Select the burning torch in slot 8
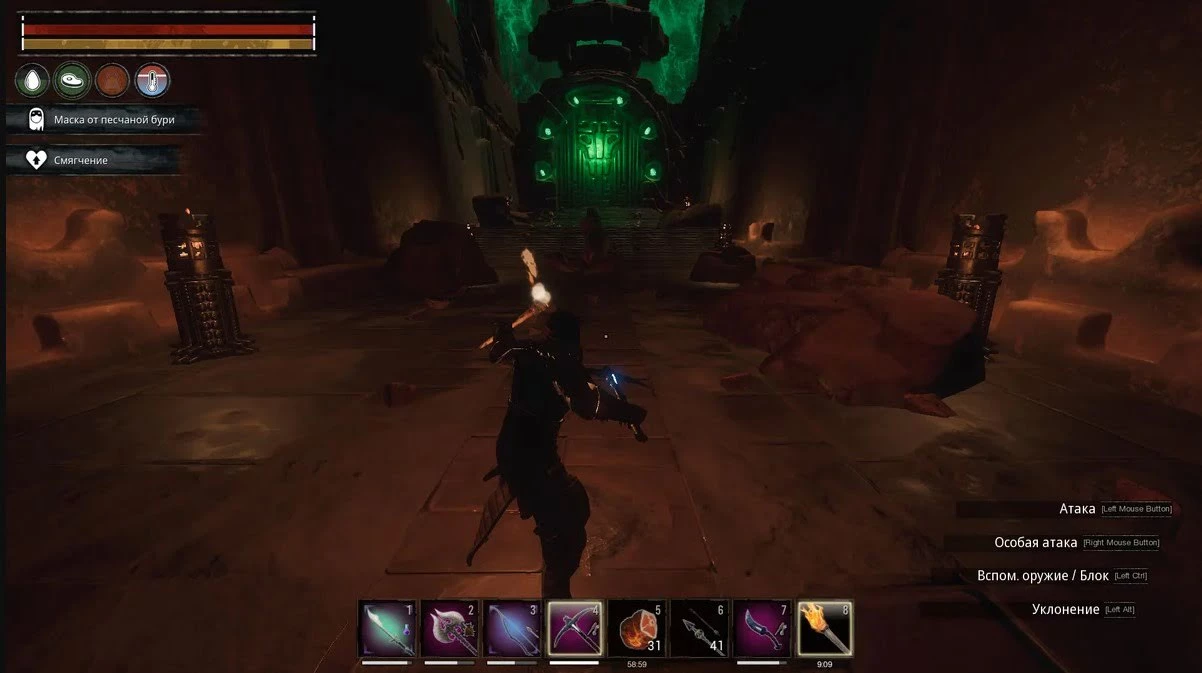Image resolution: width=1202 pixels, height=673 pixels. click(x=825, y=628)
